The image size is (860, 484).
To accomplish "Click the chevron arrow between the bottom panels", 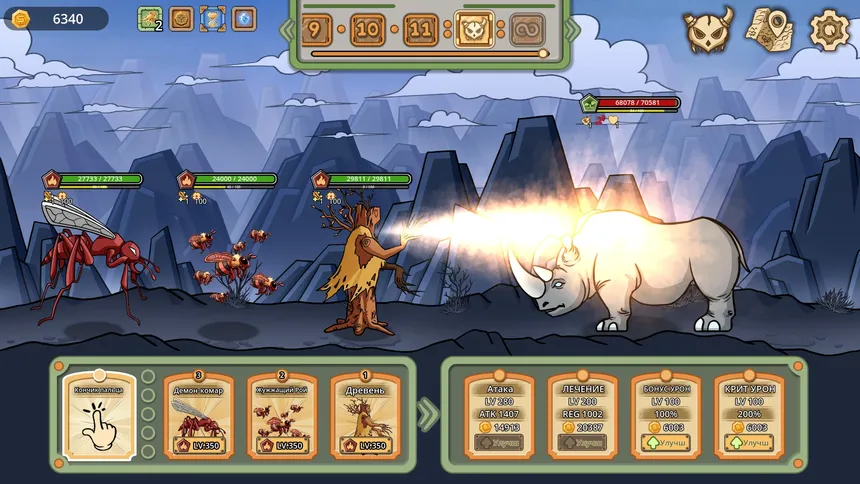I will (428, 413).
